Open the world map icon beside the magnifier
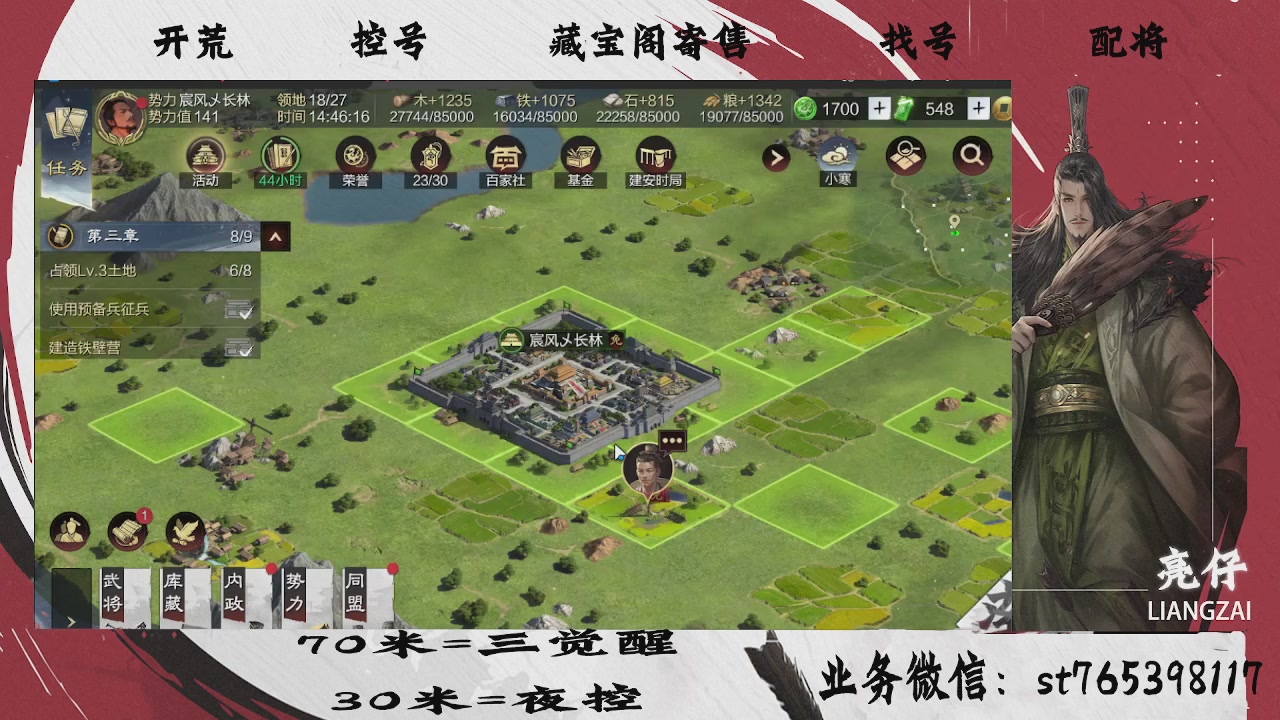This screenshot has width=1280, height=720. click(x=905, y=157)
